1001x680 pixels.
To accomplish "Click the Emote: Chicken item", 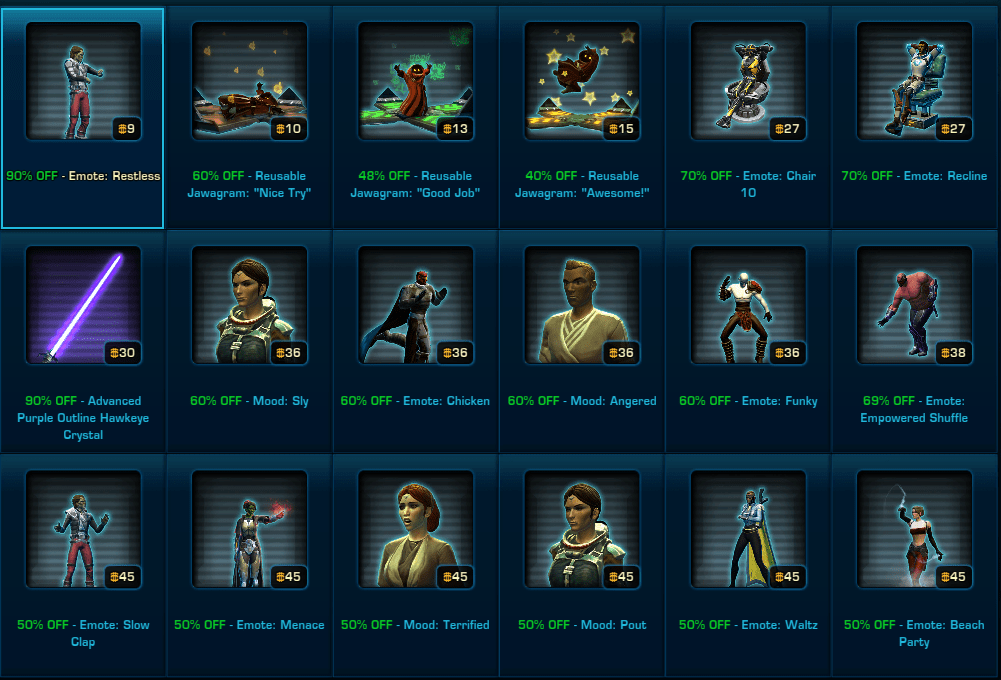I will pos(415,305).
